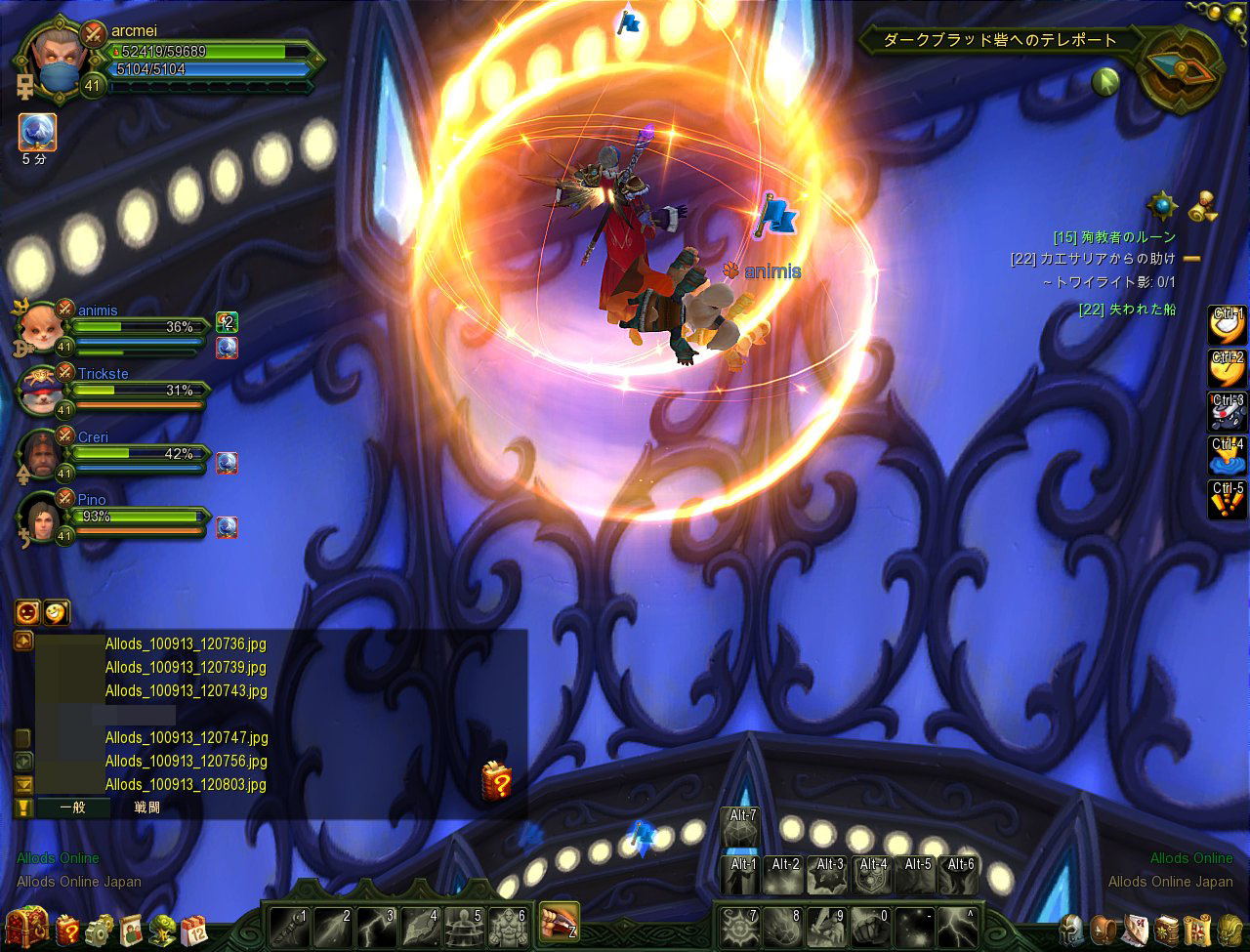
Task: Open the calendar icon
Action: click(x=193, y=930)
